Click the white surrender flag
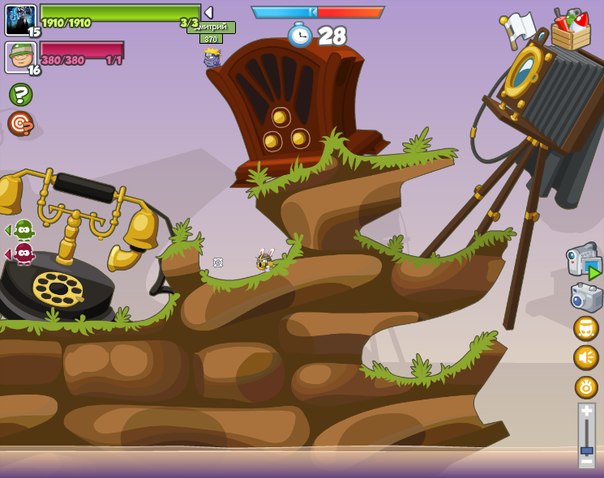The image size is (604, 478). click(519, 24)
